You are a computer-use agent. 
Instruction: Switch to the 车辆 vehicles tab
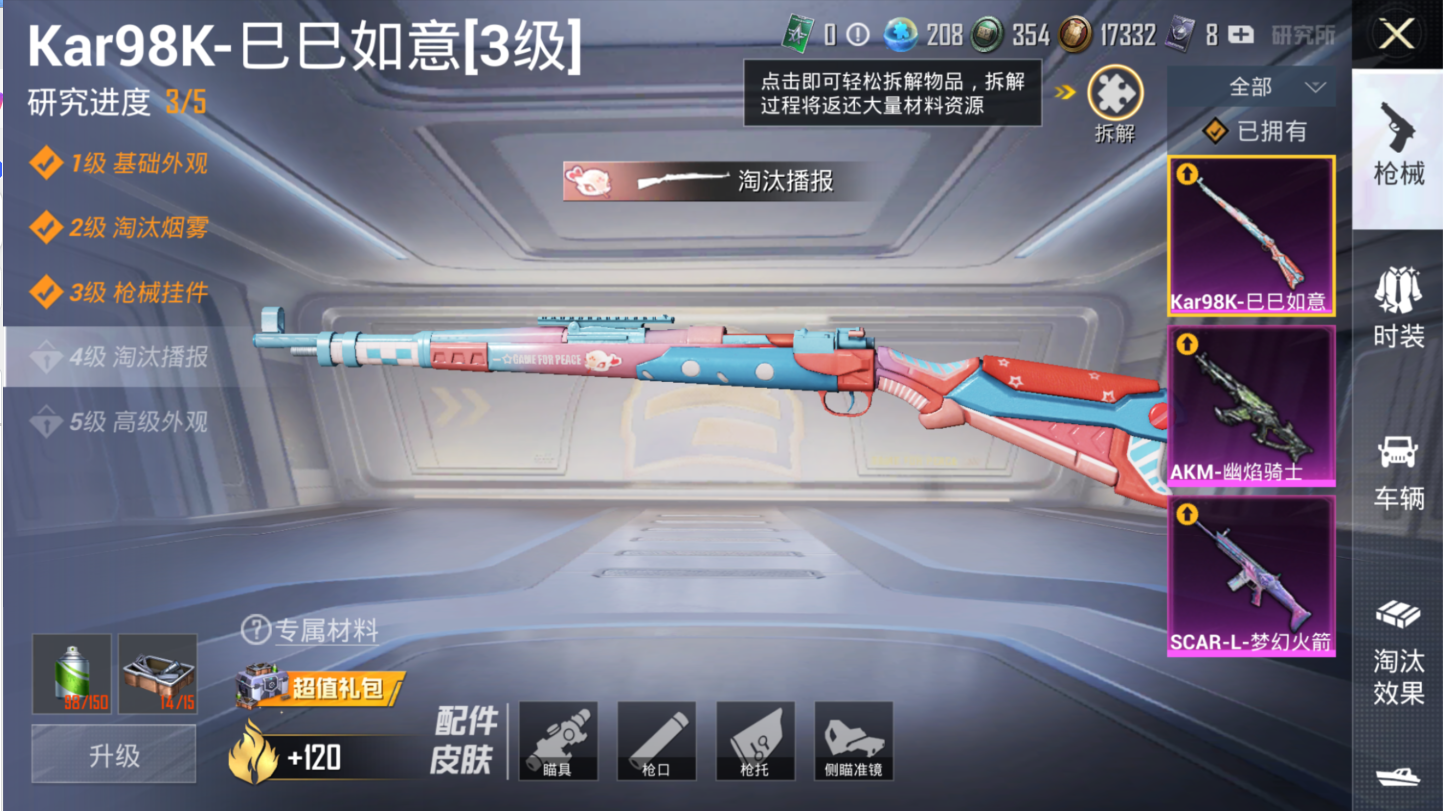[1398, 472]
